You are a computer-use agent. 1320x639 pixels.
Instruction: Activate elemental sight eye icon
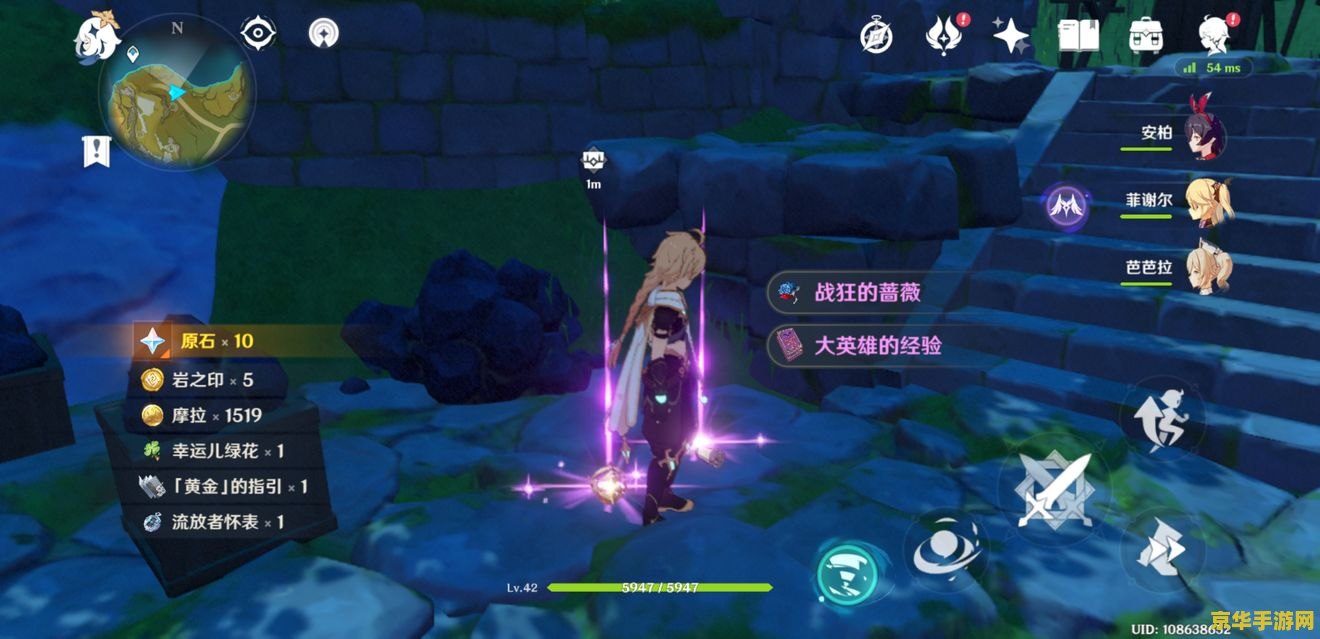[x=258, y=34]
